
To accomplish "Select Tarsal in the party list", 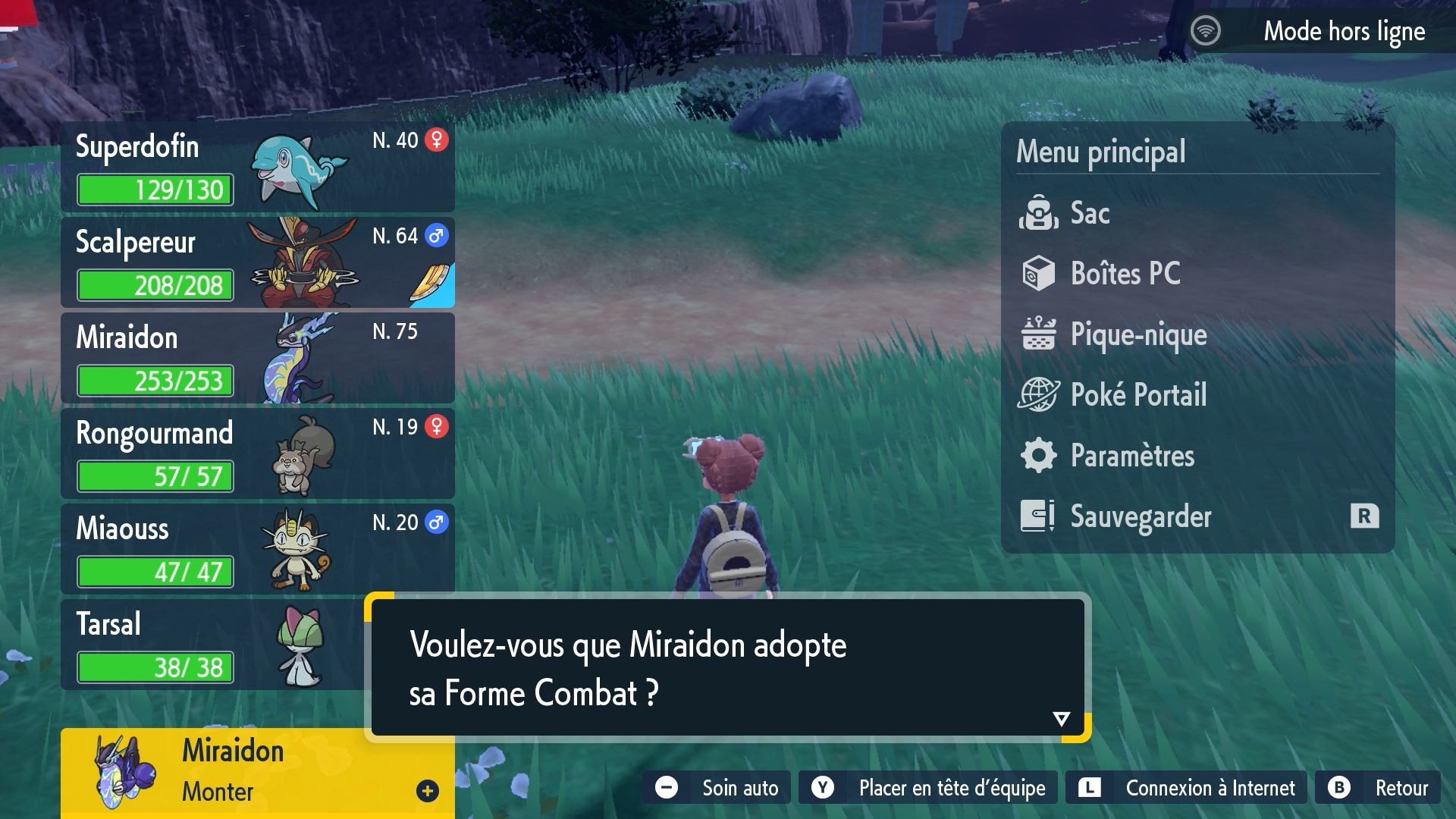I will [190, 645].
